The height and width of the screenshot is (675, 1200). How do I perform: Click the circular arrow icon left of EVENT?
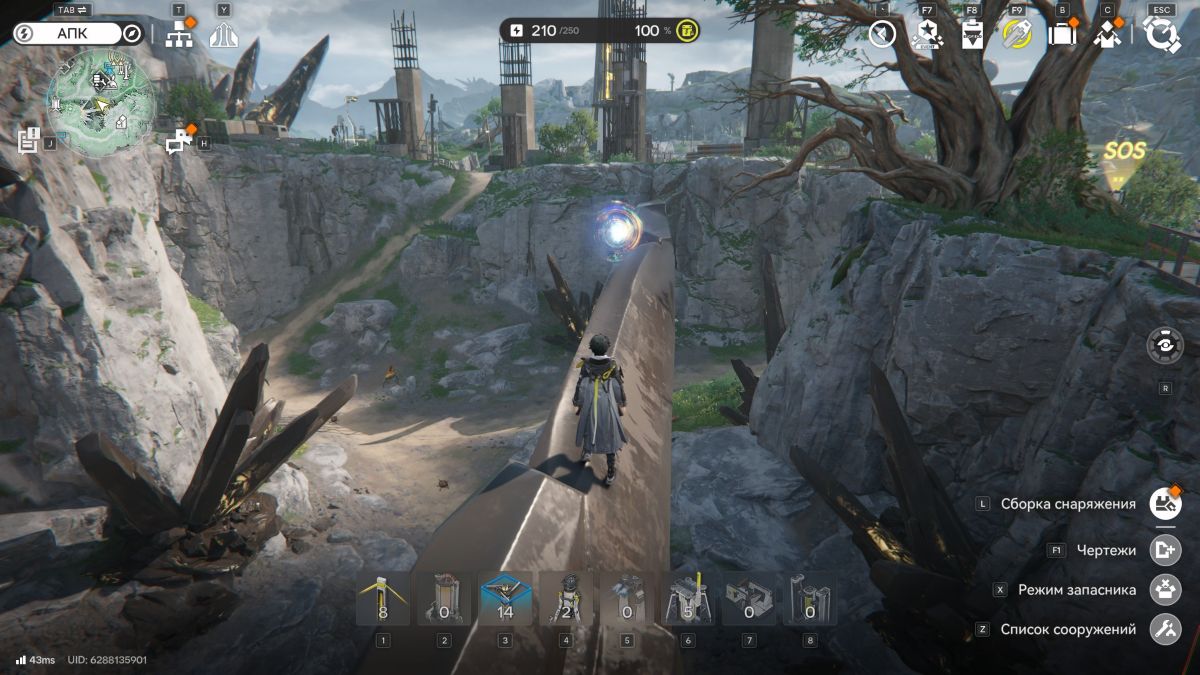click(x=881, y=35)
